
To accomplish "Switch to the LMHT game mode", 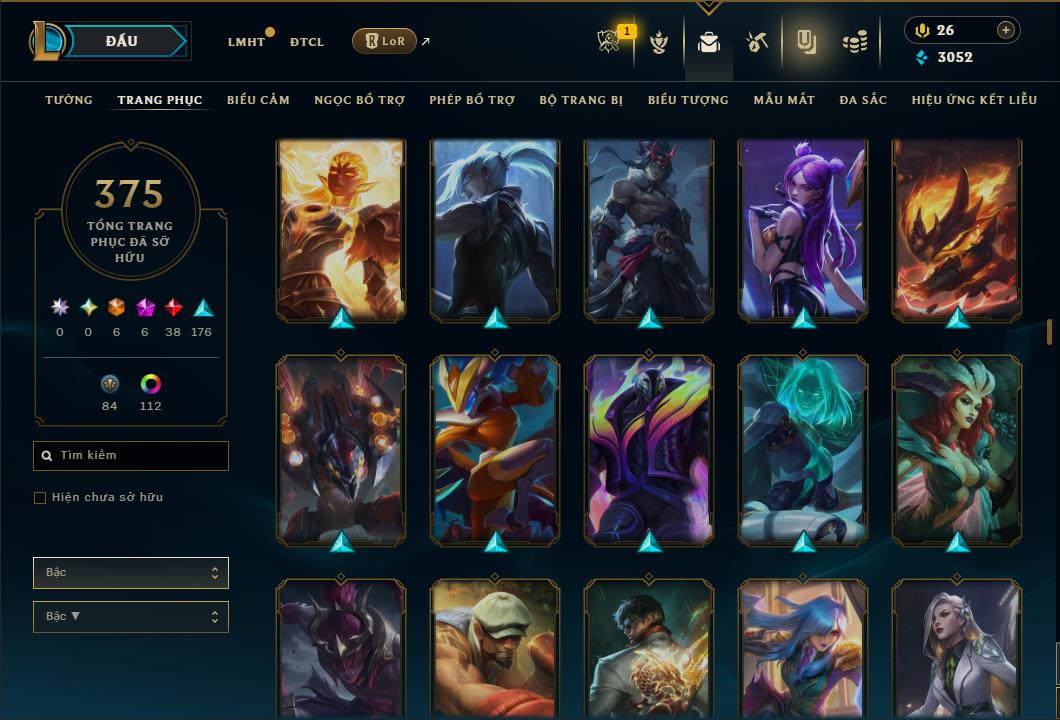I will point(246,42).
